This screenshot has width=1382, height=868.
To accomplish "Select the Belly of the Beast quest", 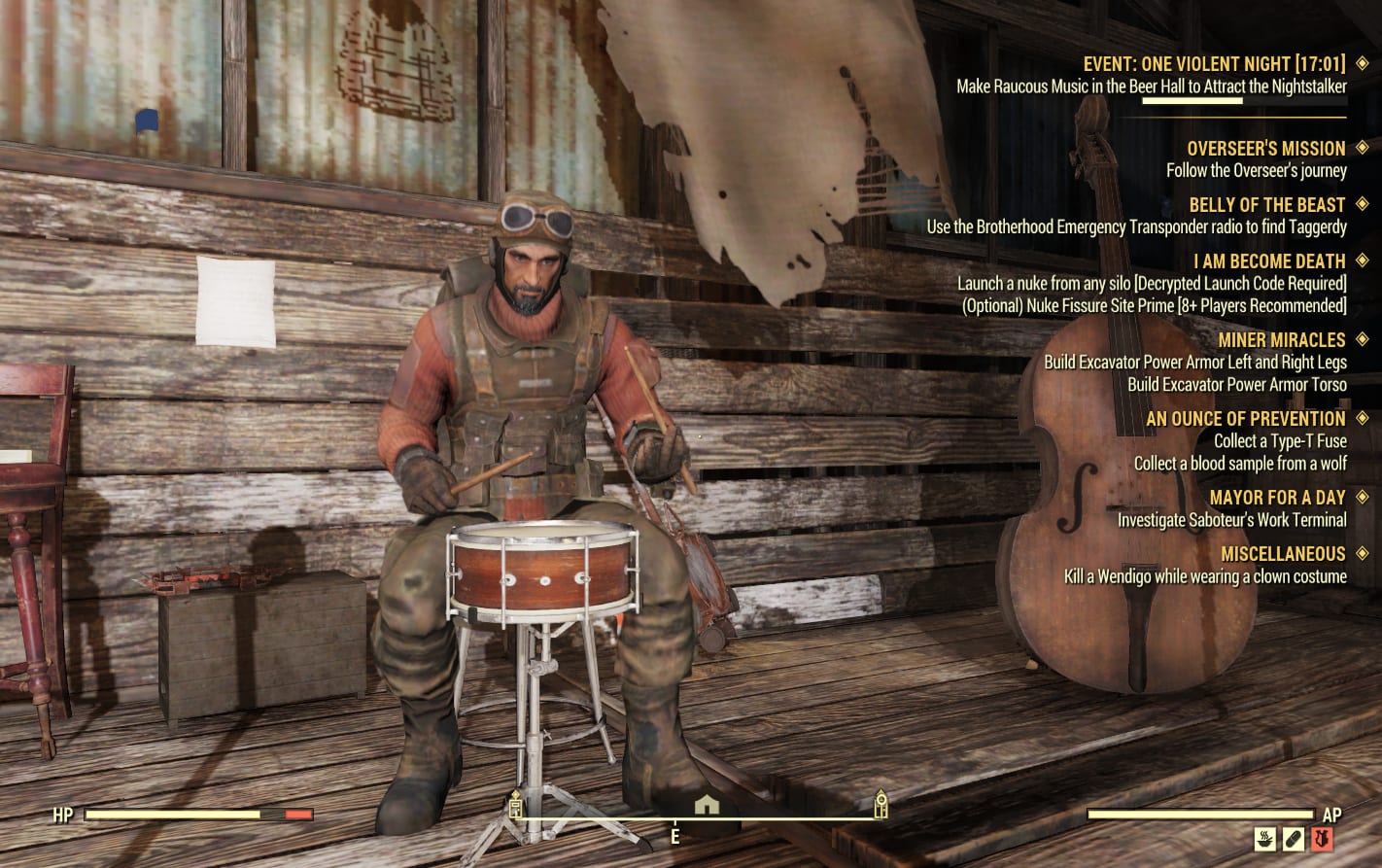I will pyautogui.click(x=1266, y=205).
